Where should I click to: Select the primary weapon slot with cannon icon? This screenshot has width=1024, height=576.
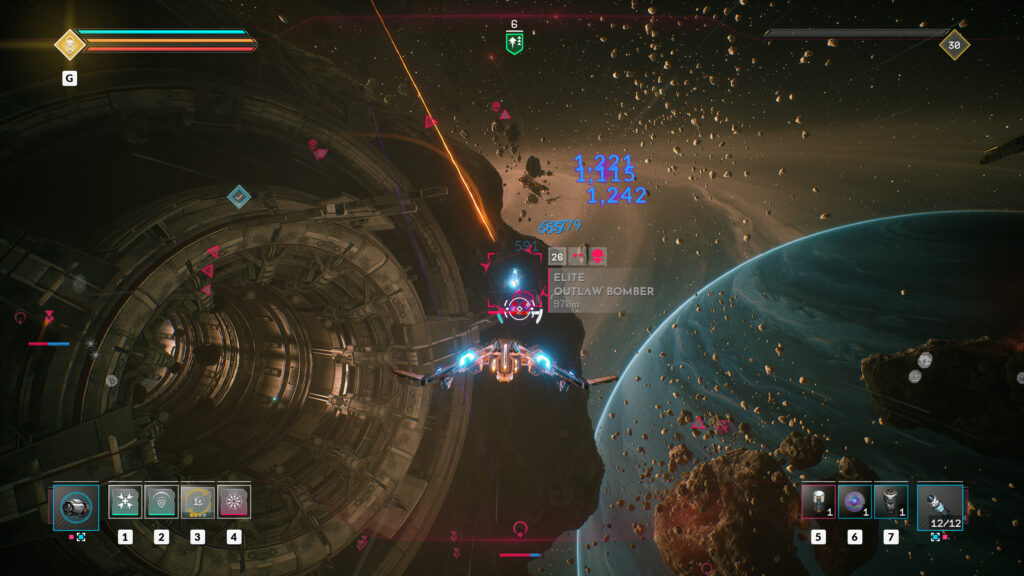(76, 506)
